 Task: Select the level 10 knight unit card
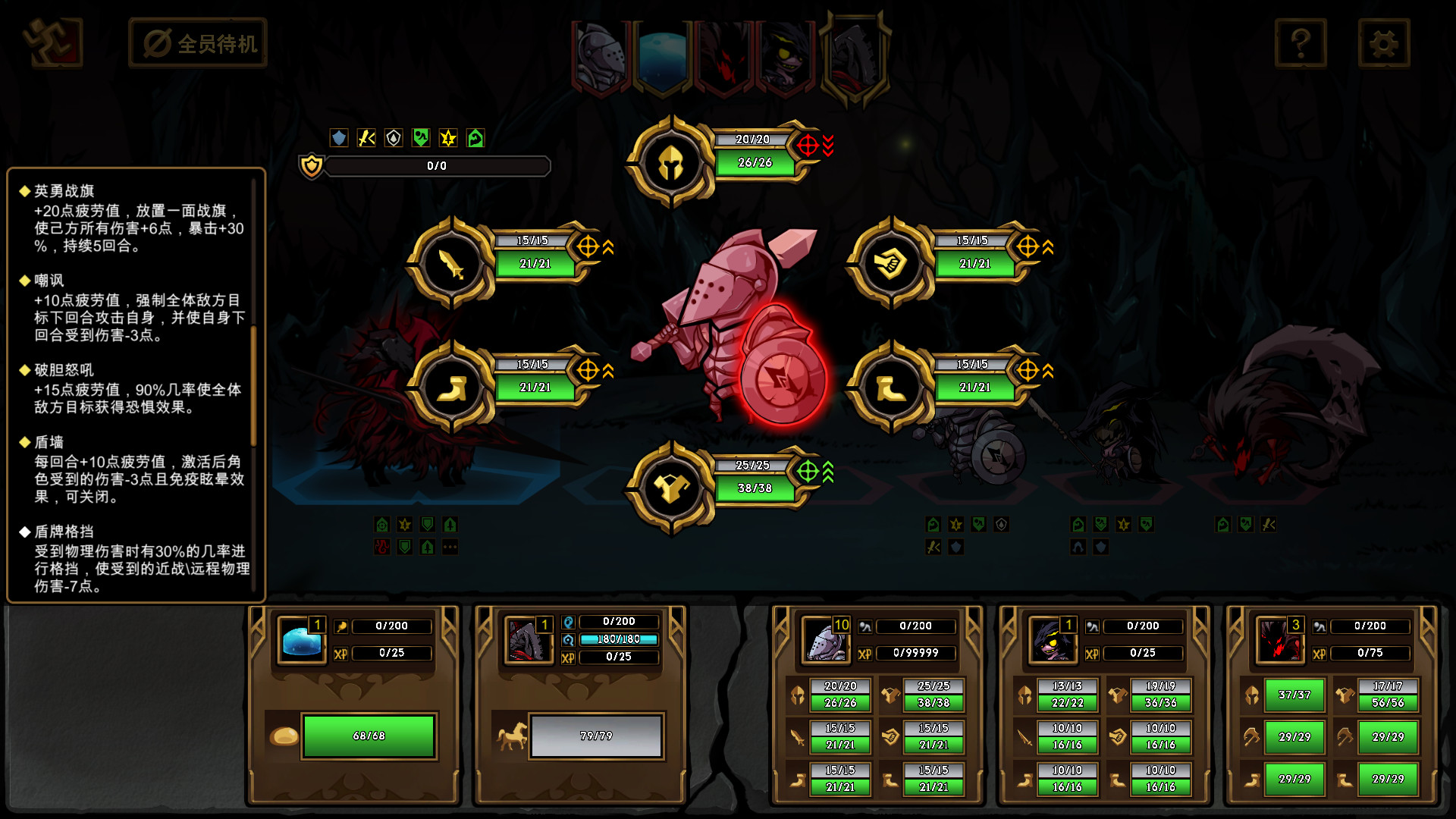click(x=826, y=639)
